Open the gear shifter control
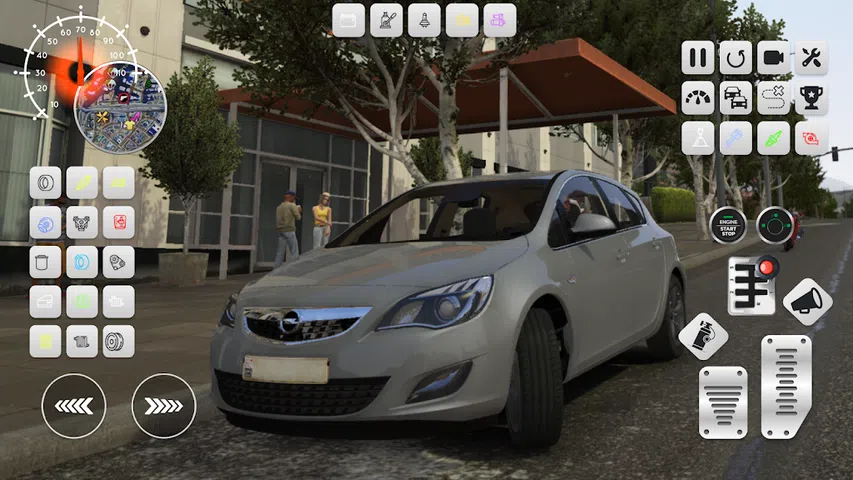 tap(752, 285)
